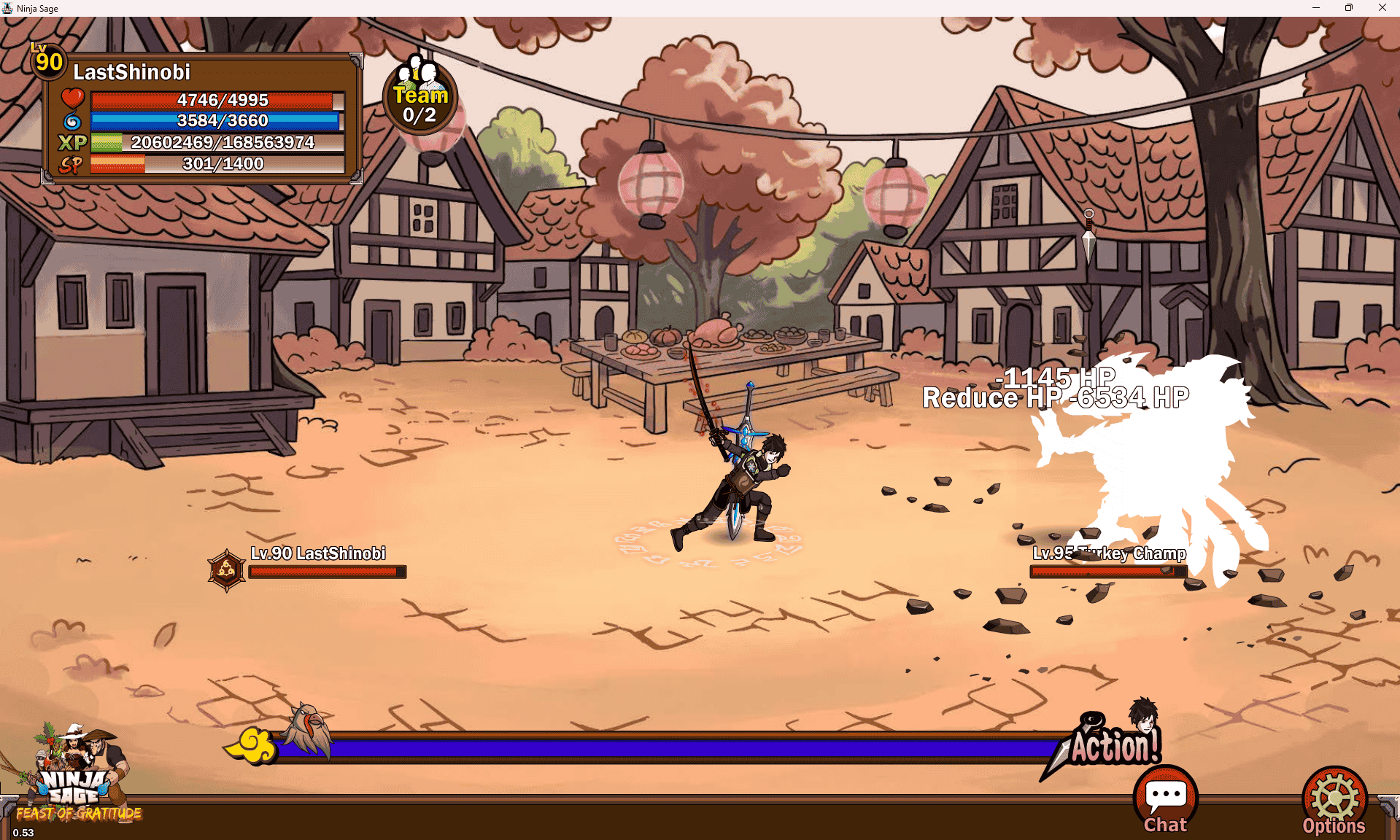Open the Chat window

[1165, 799]
